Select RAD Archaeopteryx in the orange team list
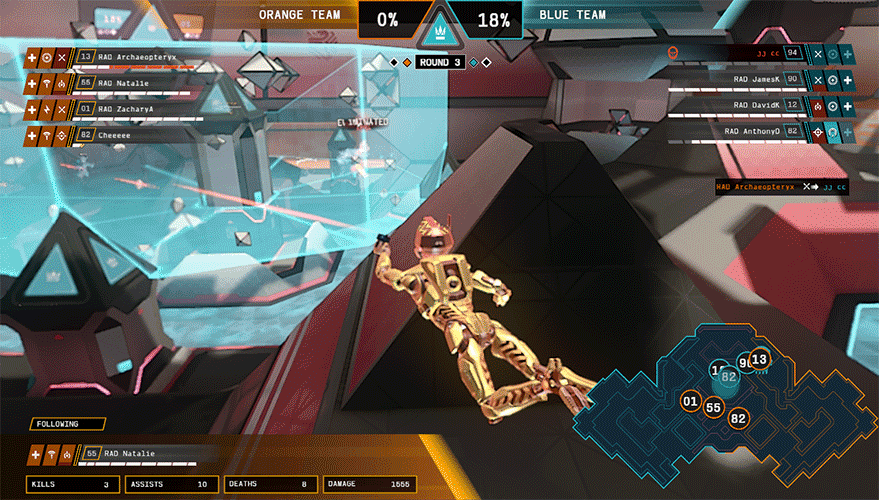879x500 pixels. coord(125,57)
